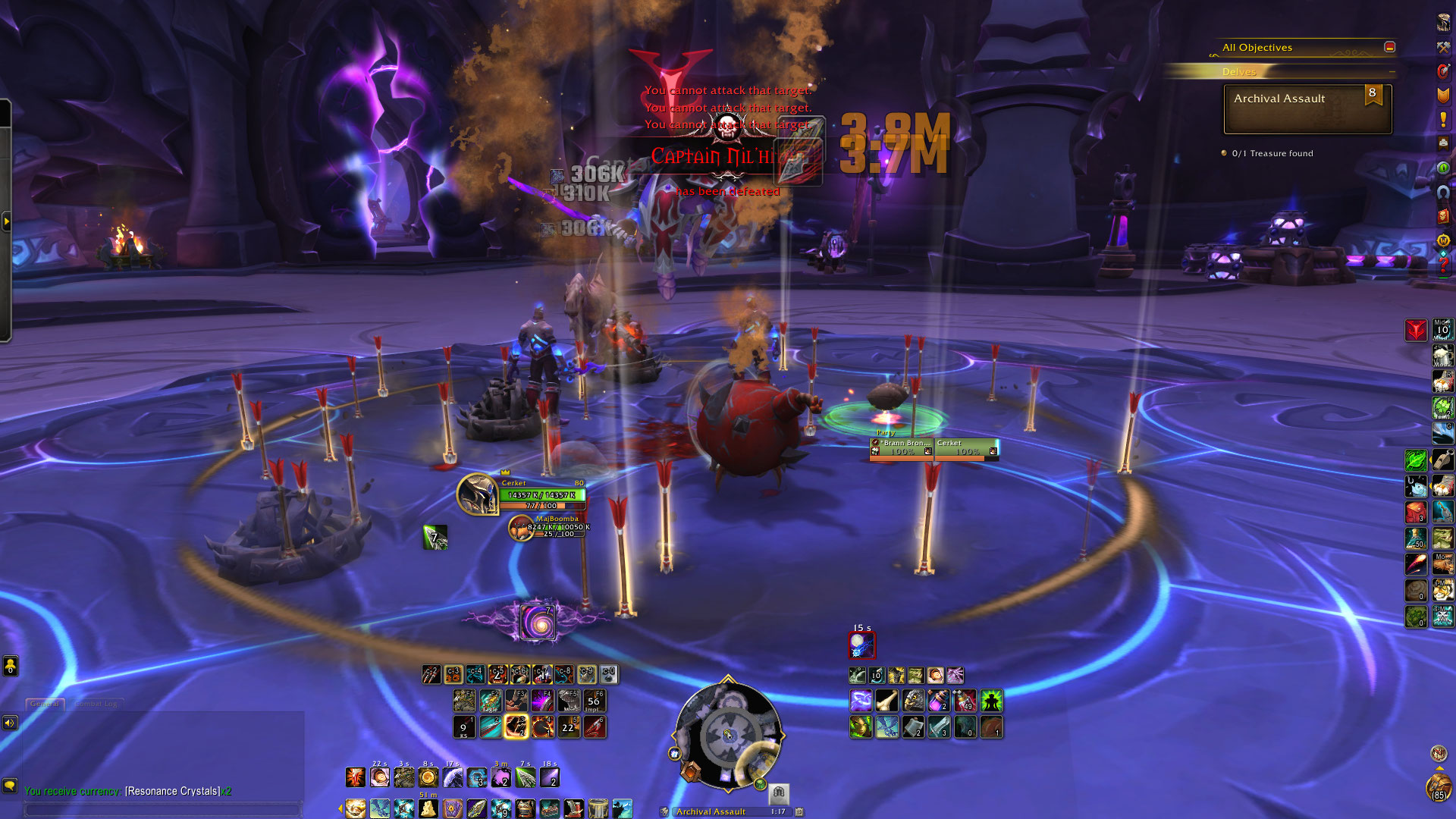The width and height of the screenshot is (1456, 819).
Task: Activate the F6 ability showing 56
Action: 594,701
